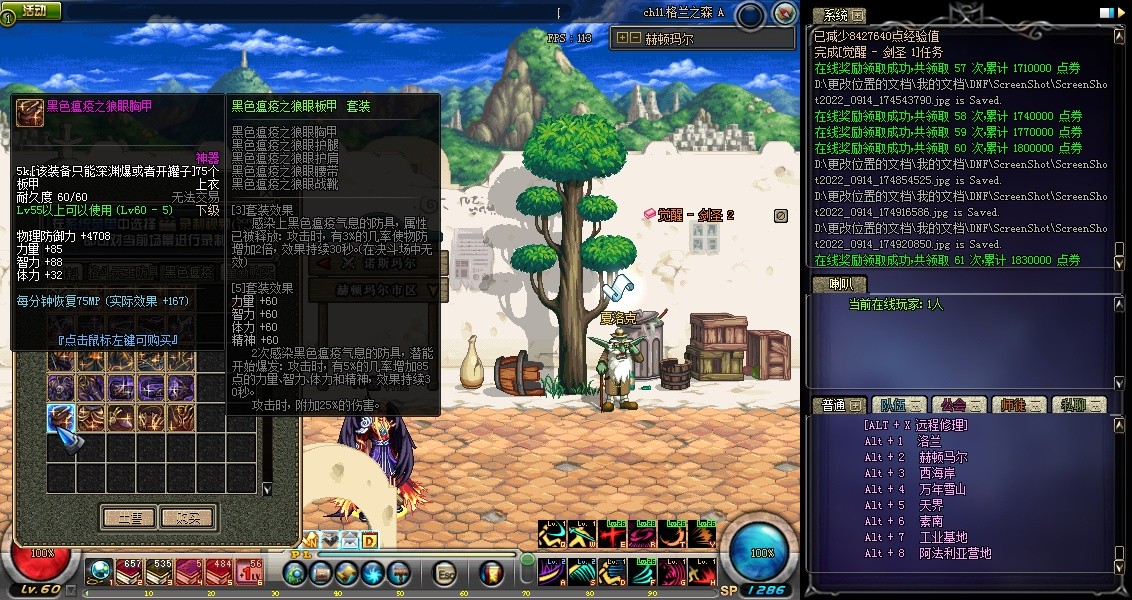Select highlighted armor item in shop grid
The image size is (1132, 600).
click(x=60, y=417)
